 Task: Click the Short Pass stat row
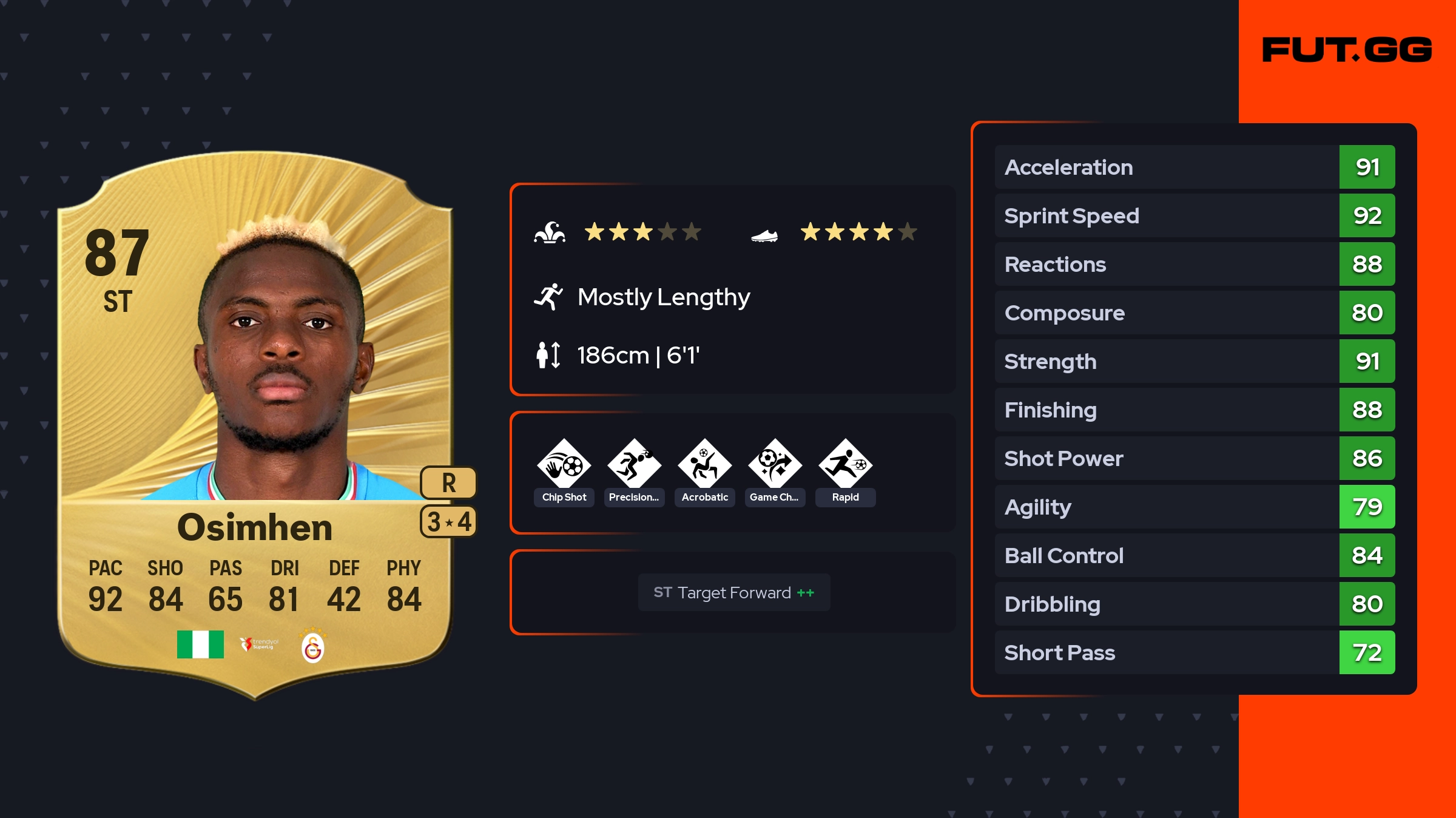tap(1194, 652)
